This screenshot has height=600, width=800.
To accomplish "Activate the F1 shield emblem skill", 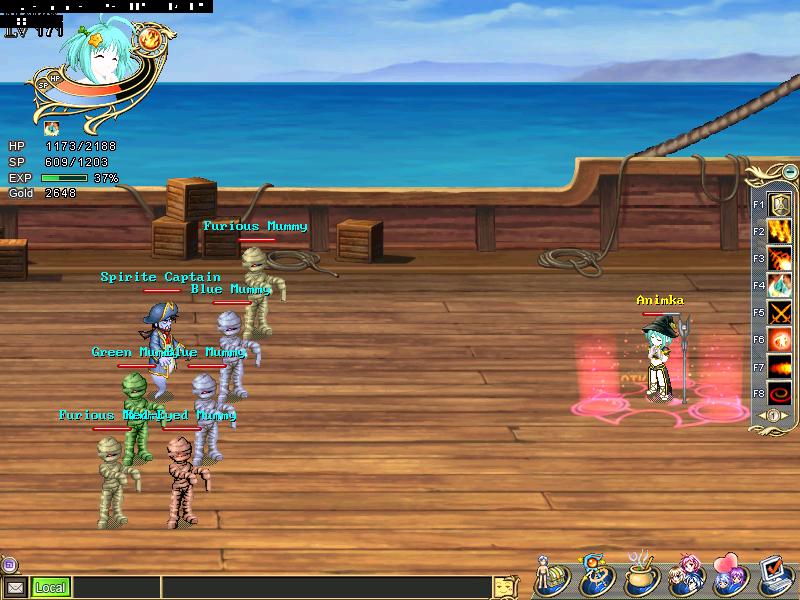I will tap(780, 205).
